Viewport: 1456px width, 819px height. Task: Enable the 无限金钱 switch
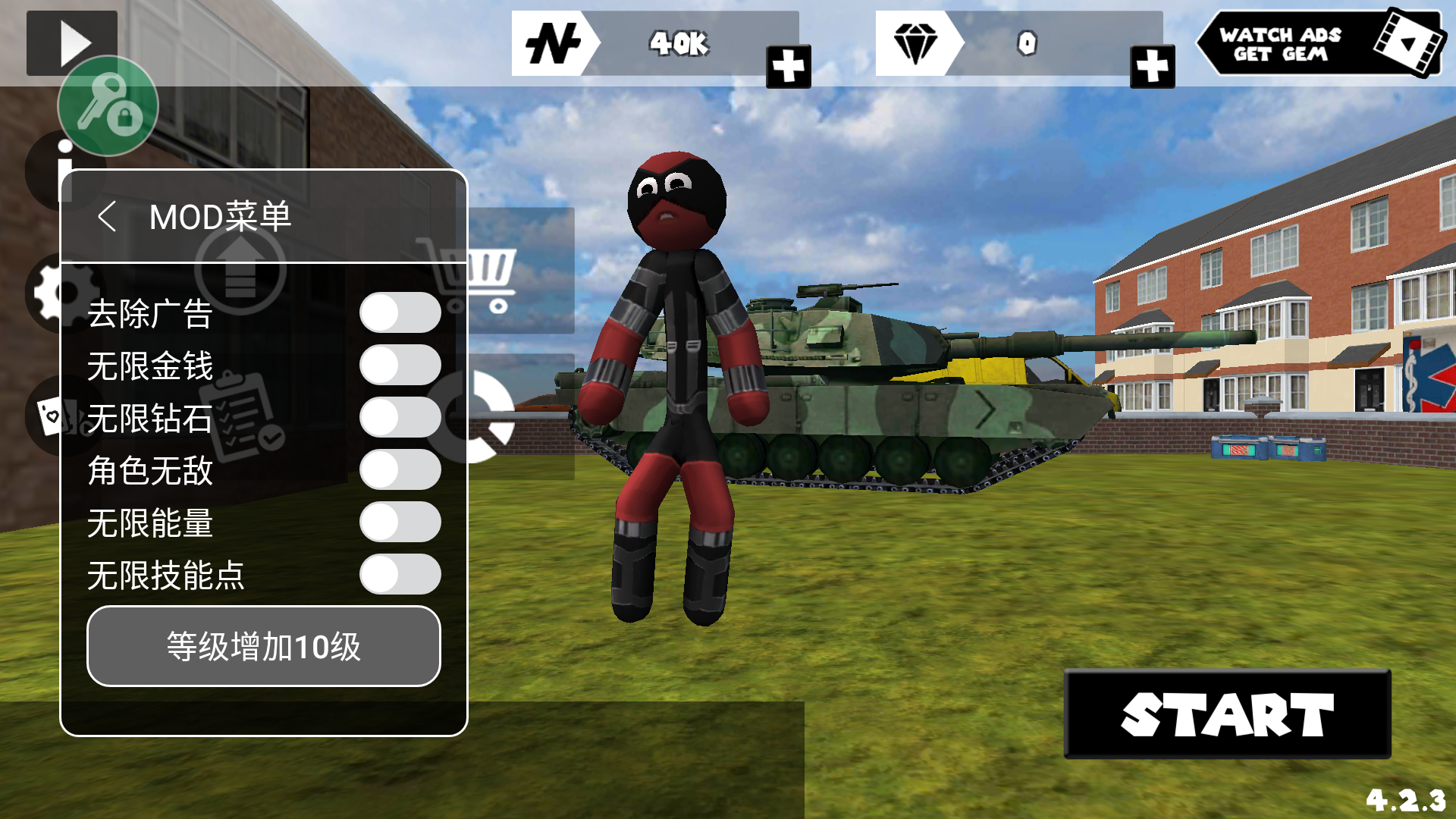coord(400,366)
